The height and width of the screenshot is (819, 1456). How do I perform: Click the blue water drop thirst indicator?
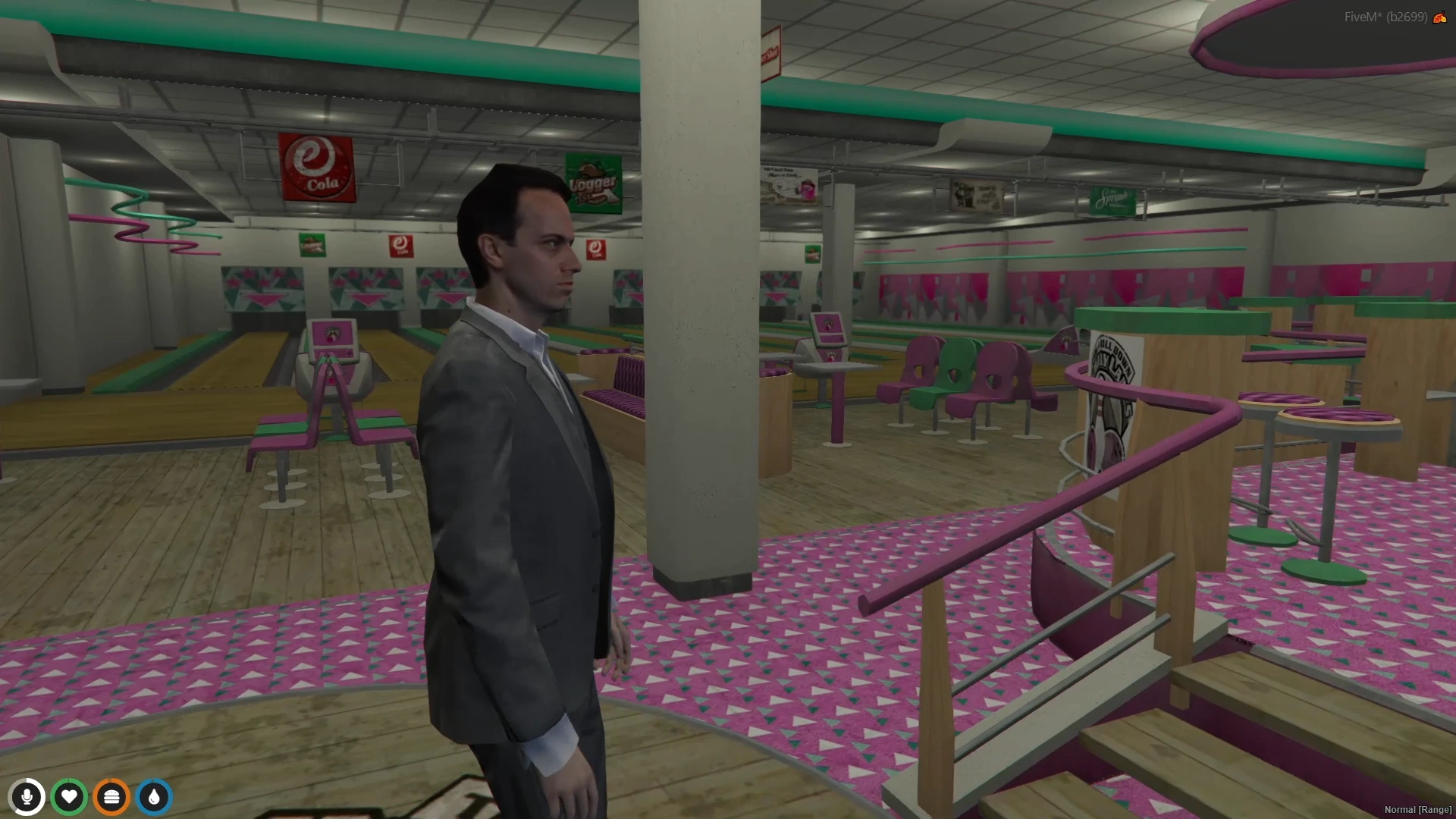[154, 797]
